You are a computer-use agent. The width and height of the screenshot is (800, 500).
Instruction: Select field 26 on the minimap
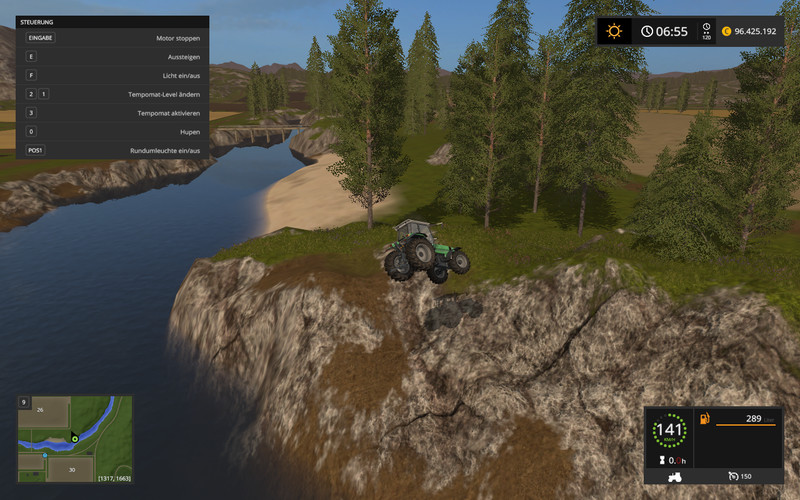tap(41, 410)
